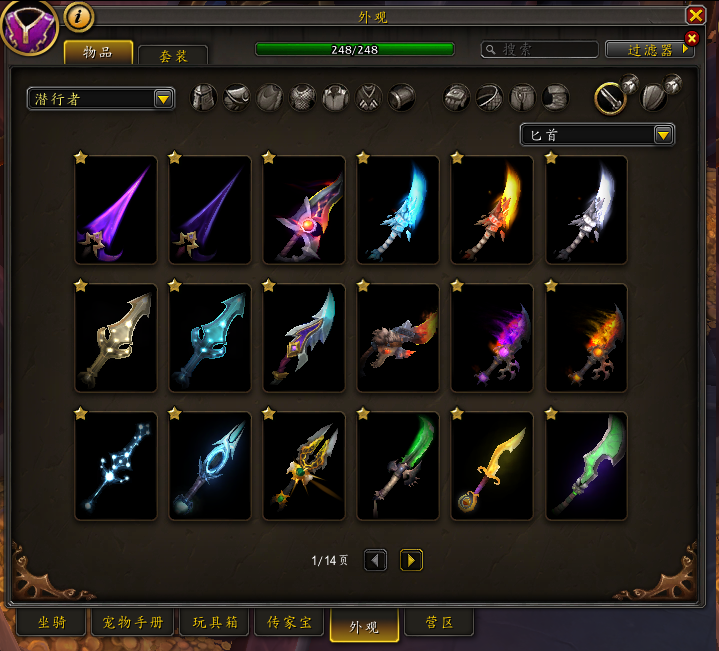Select the gloves slot icon
Screen dimensions: 719x651
[457, 97]
